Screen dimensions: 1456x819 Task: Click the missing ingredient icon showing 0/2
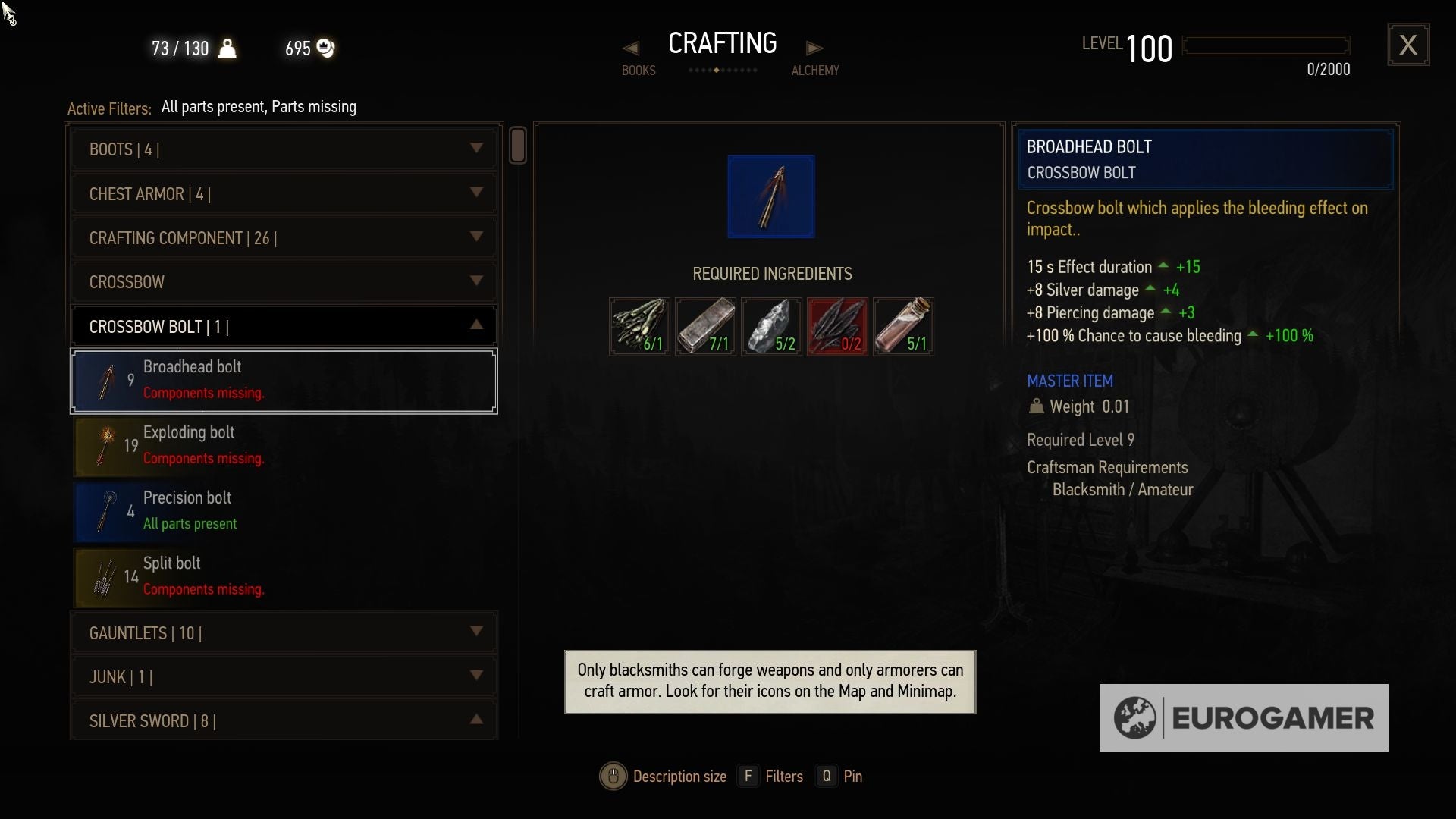coord(837,326)
